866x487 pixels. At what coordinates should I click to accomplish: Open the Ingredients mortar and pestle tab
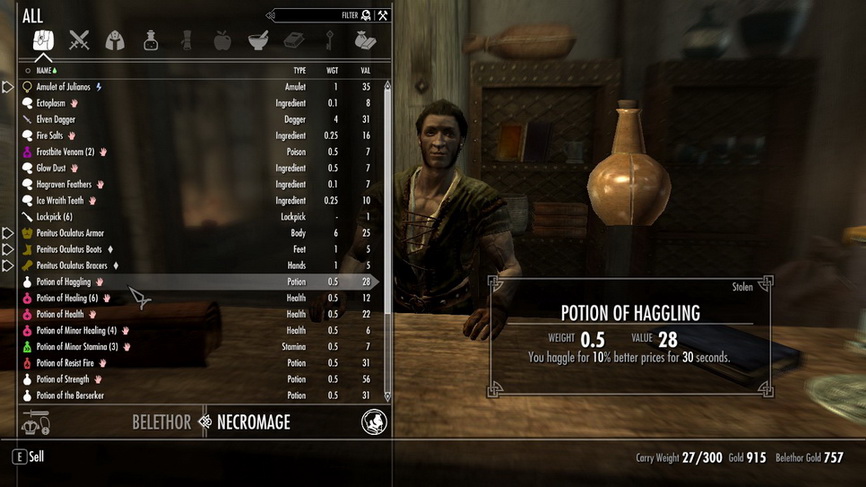[x=257, y=41]
